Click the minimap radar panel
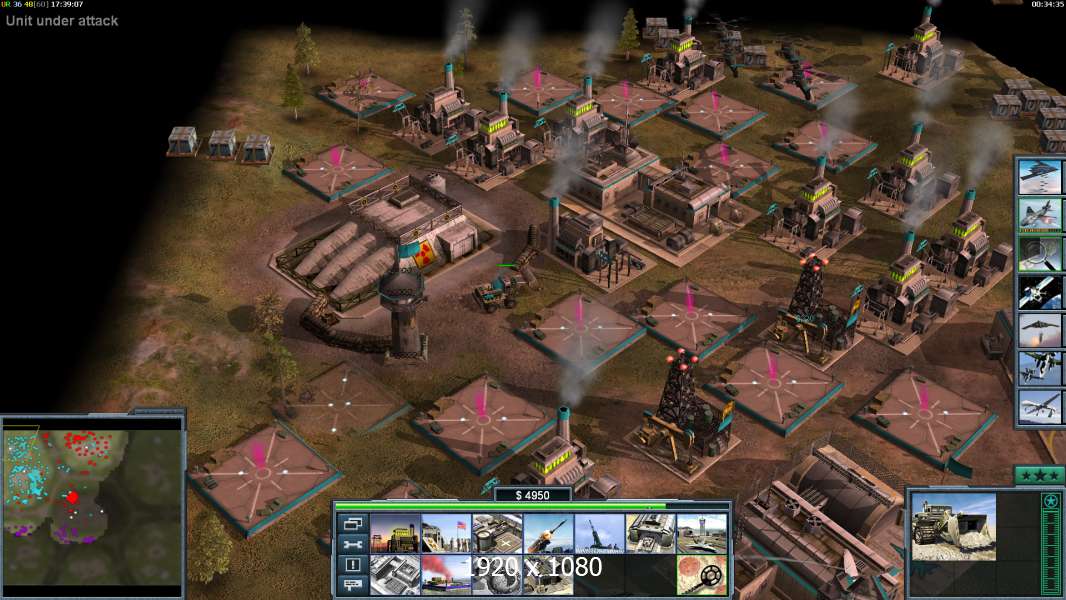The height and width of the screenshot is (600, 1066). coord(93,507)
